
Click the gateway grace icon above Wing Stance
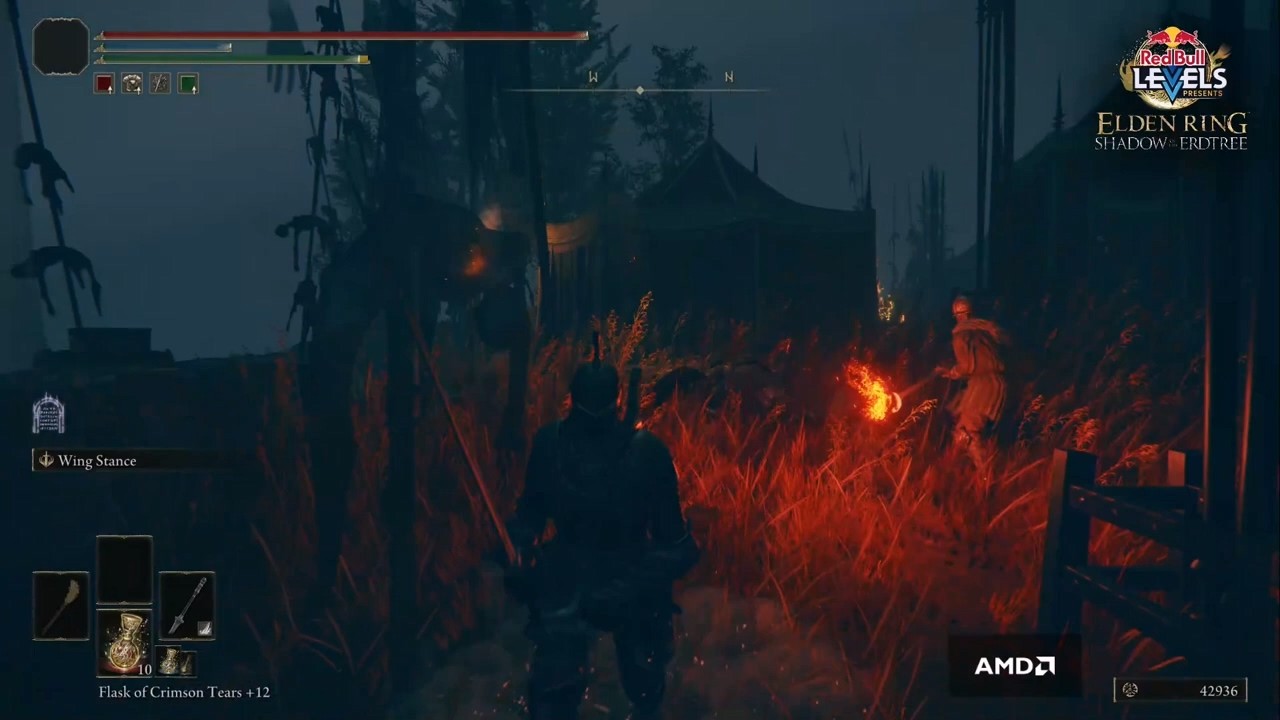click(48, 413)
